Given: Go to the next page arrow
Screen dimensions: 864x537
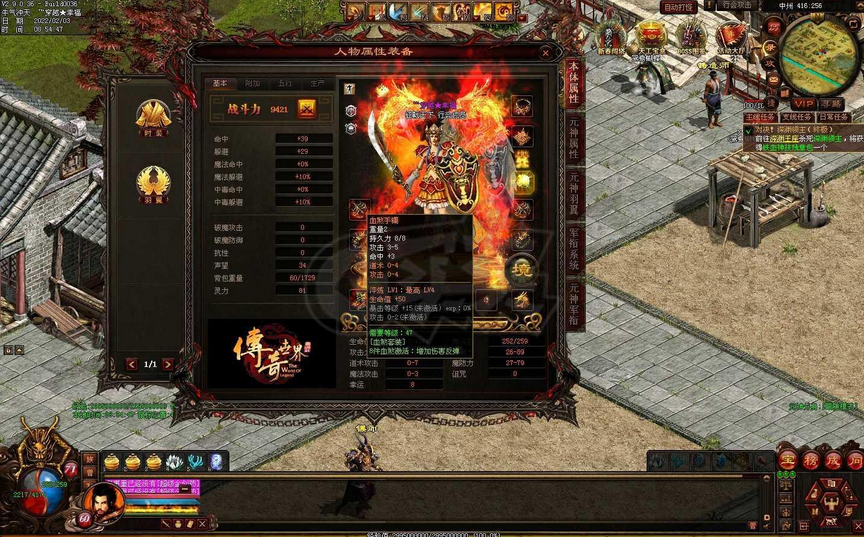Looking at the screenshot, I should (168, 364).
